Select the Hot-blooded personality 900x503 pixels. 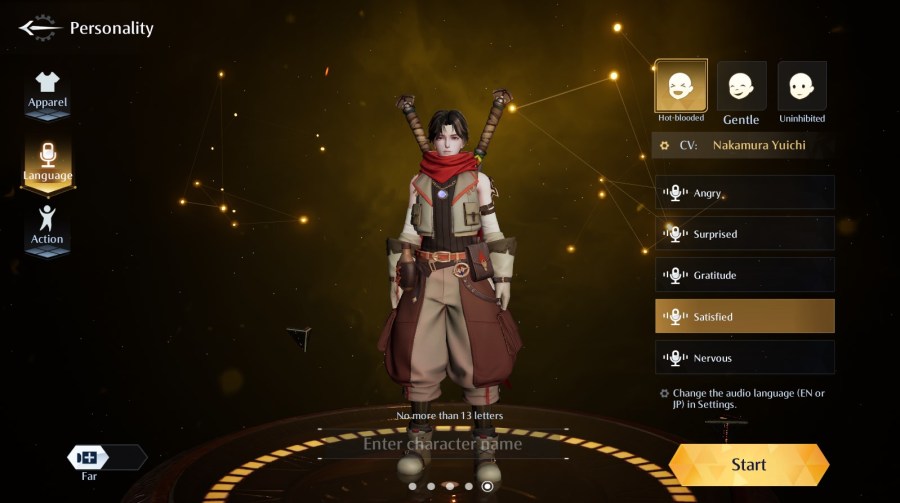pyautogui.click(x=681, y=86)
